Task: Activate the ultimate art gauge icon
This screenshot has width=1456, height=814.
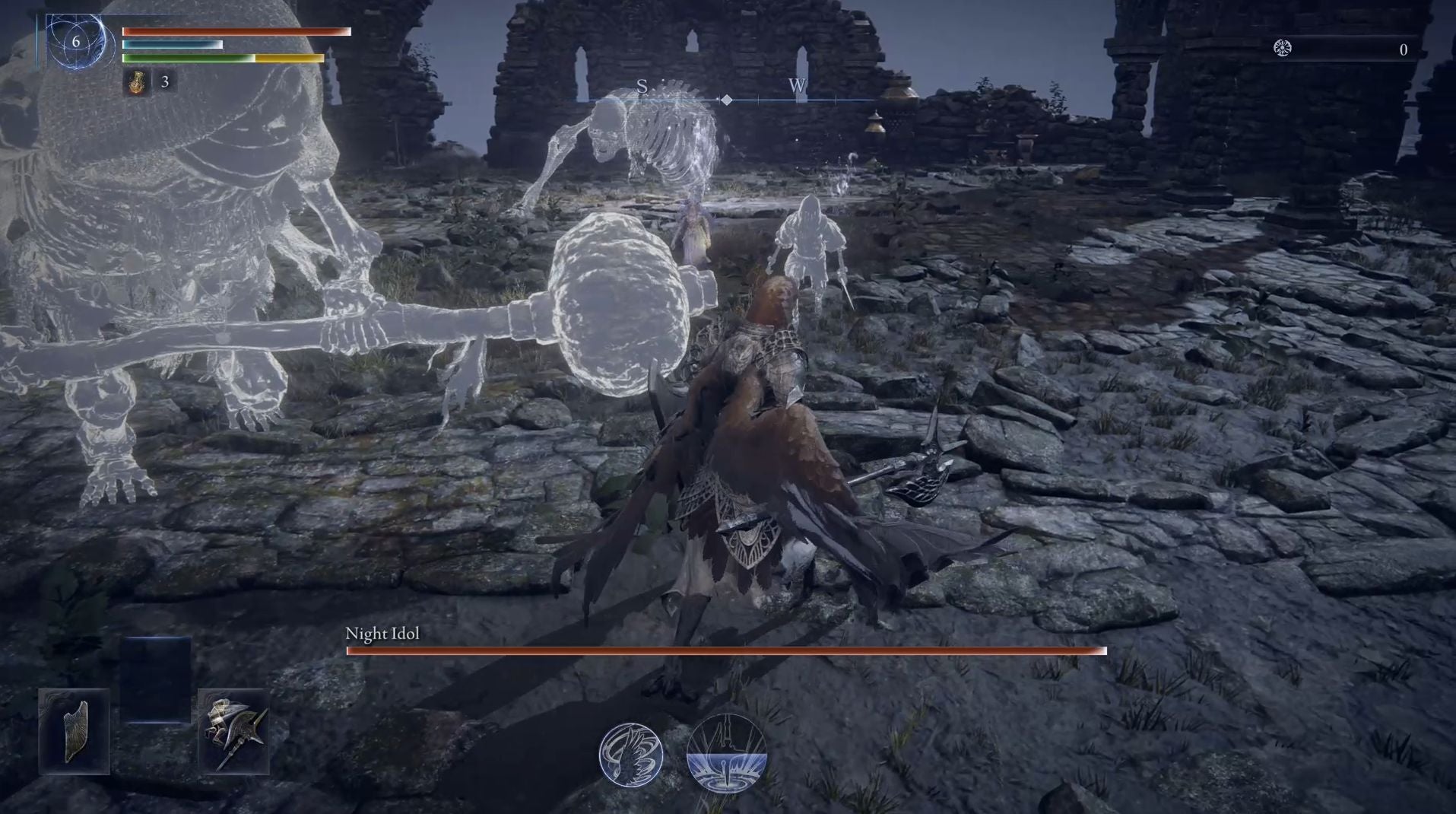Action: (726, 753)
